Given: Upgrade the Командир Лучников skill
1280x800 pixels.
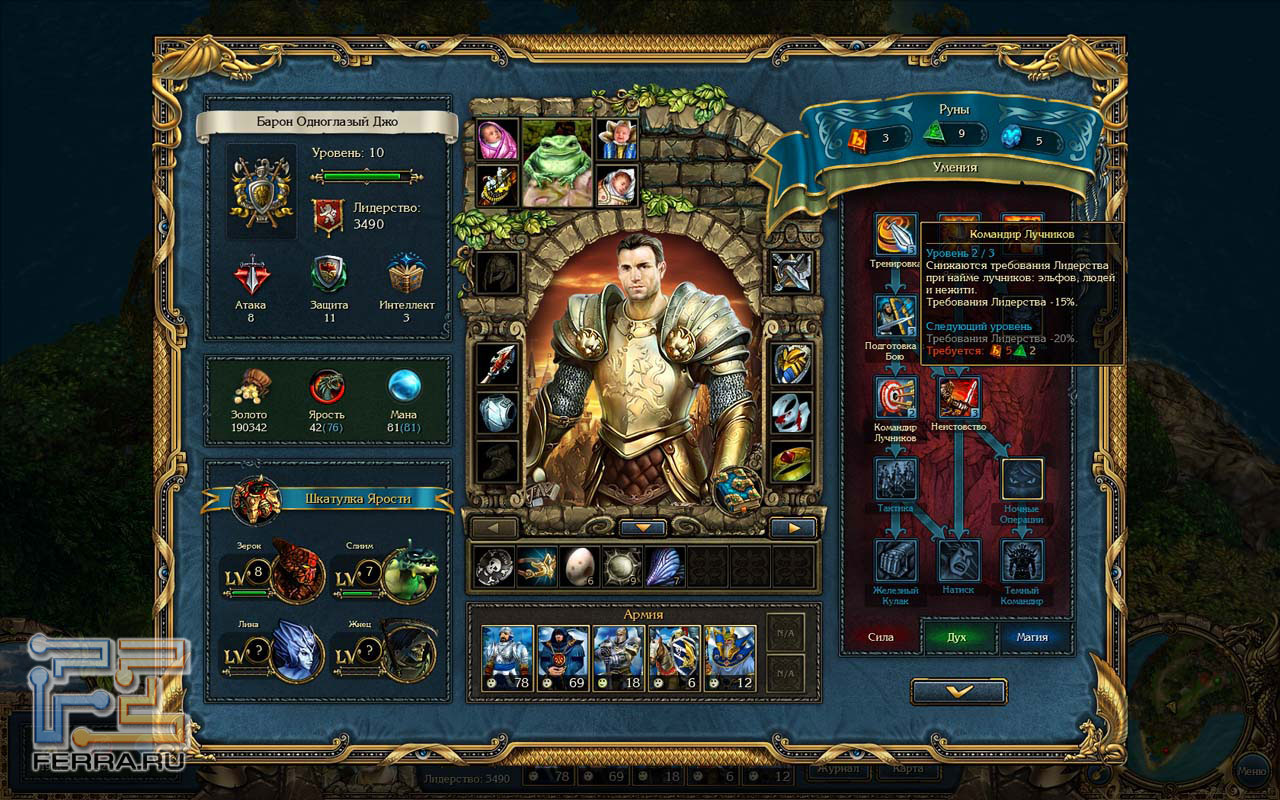Looking at the screenshot, I should pyautogui.click(x=896, y=398).
